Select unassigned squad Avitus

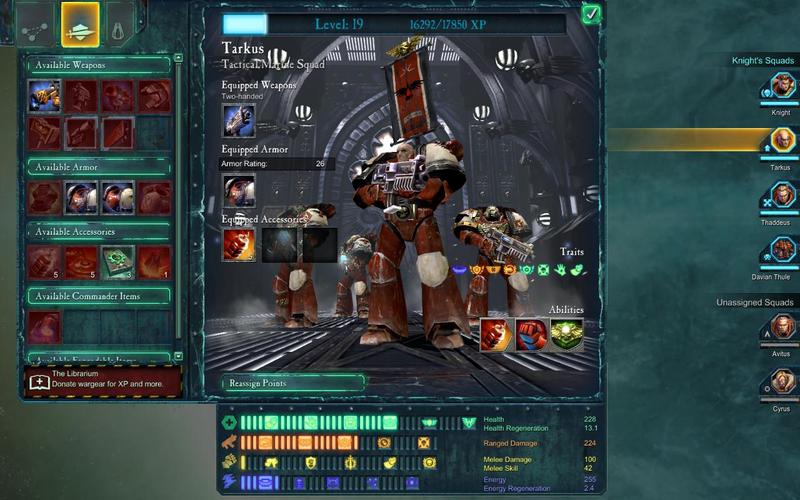781,328
